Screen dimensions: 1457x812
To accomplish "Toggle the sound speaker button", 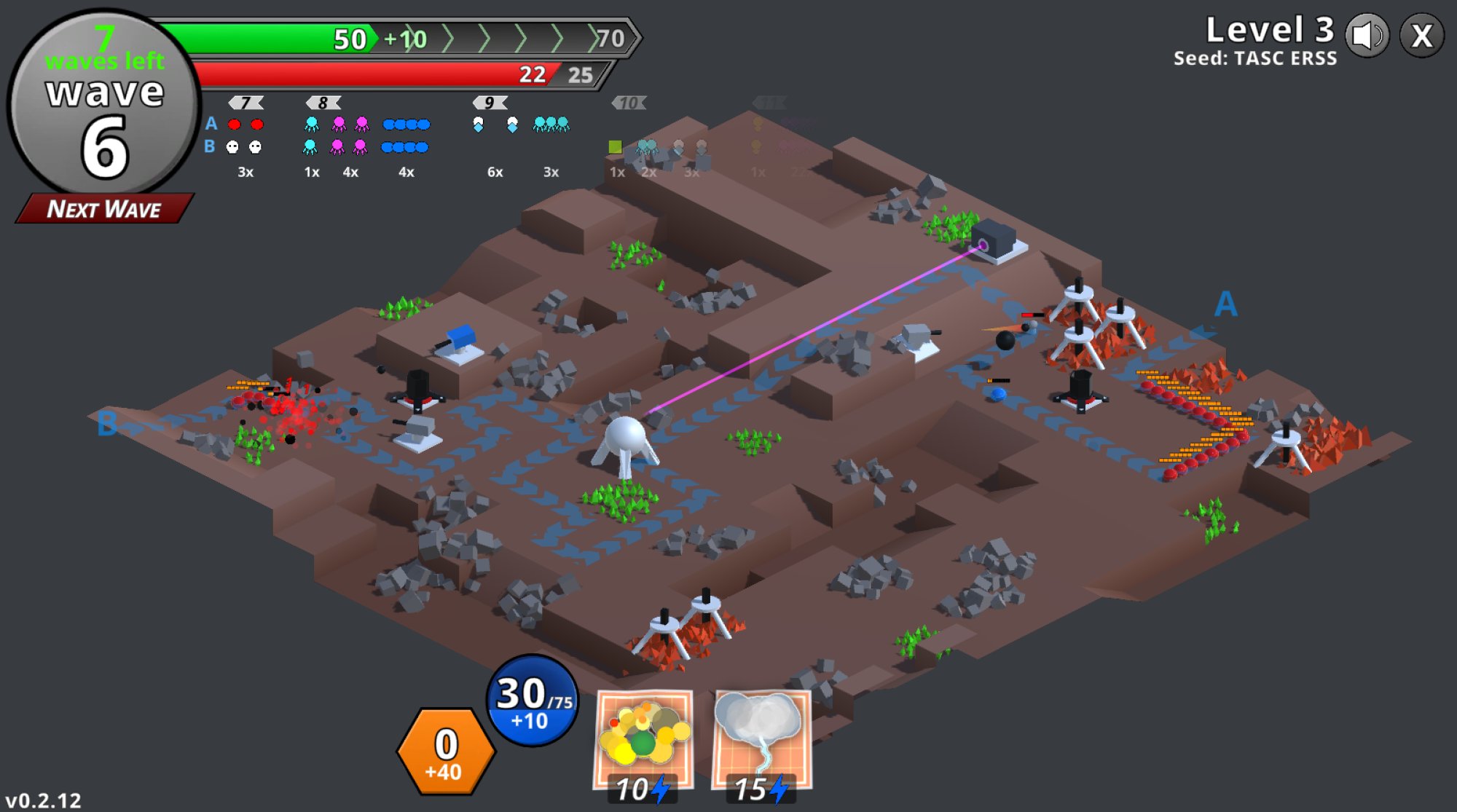I will click(1367, 36).
